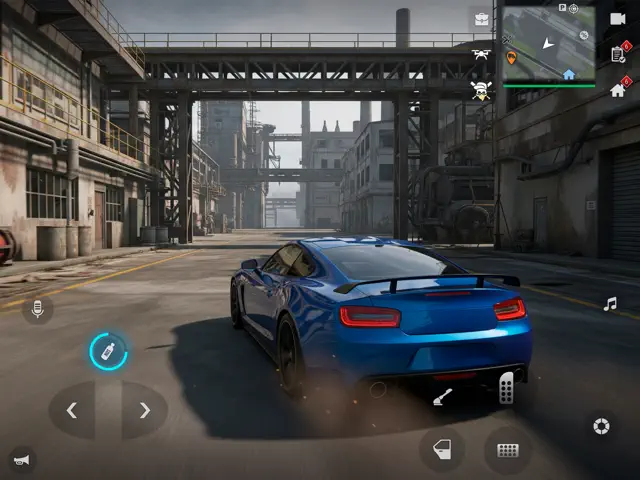
Task: Tap the brake pedal button
Action: point(507,450)
